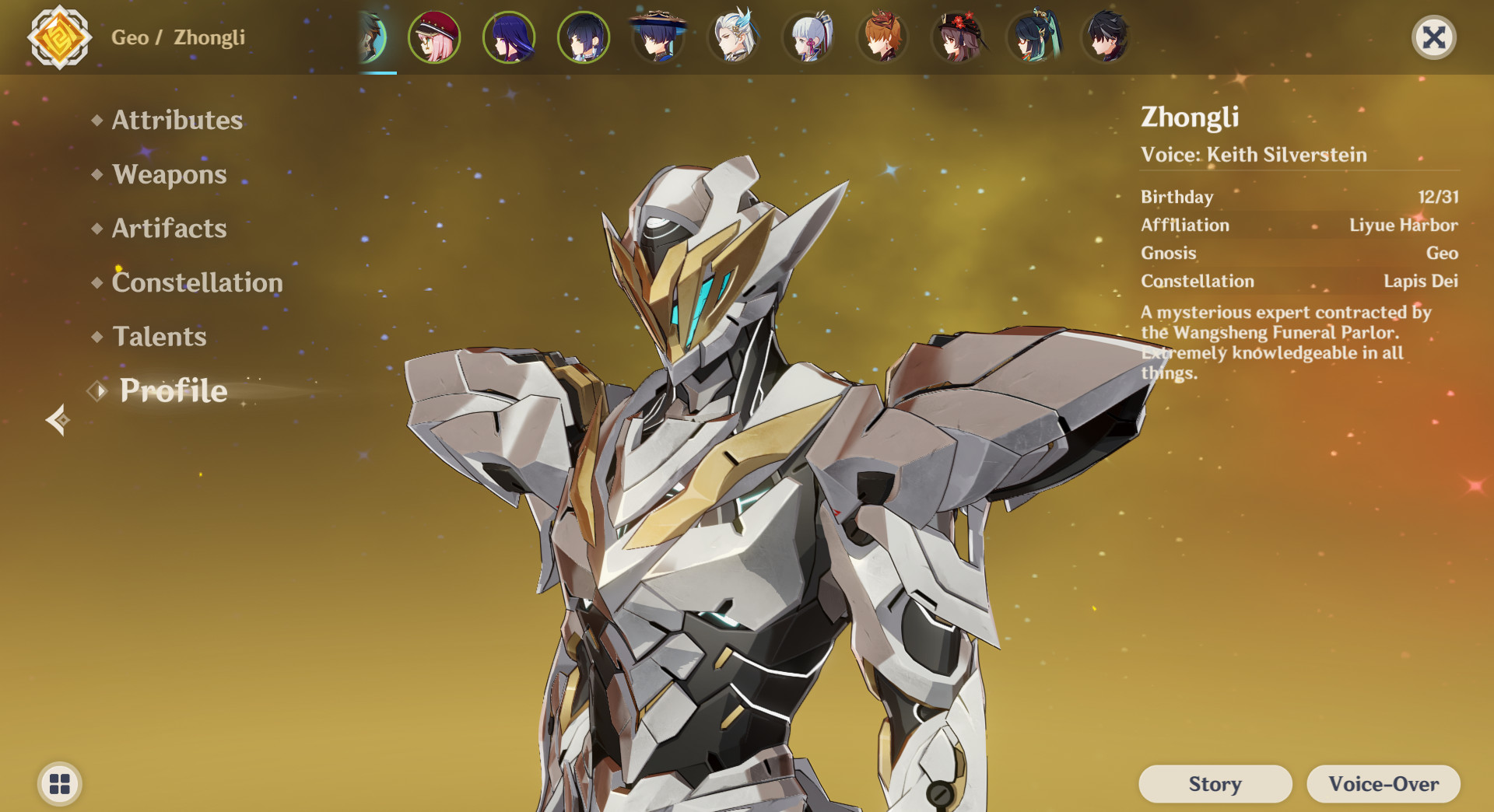The width and height of the screenshot is (1494, 812).
Task: Expand the Profile section diamond marker
Action: click(x=98, y=391)
